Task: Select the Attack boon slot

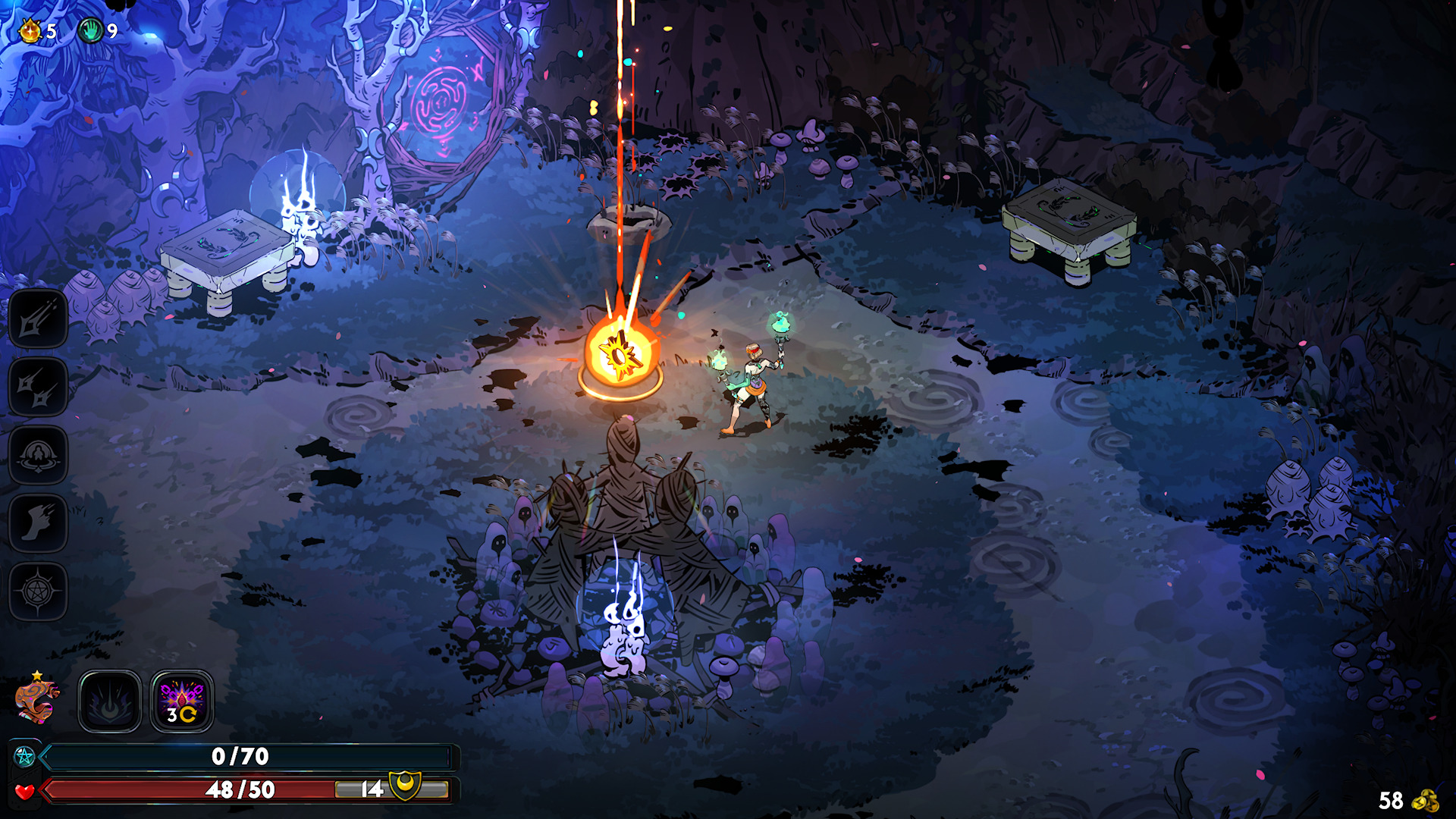Action: coord(38,319)
